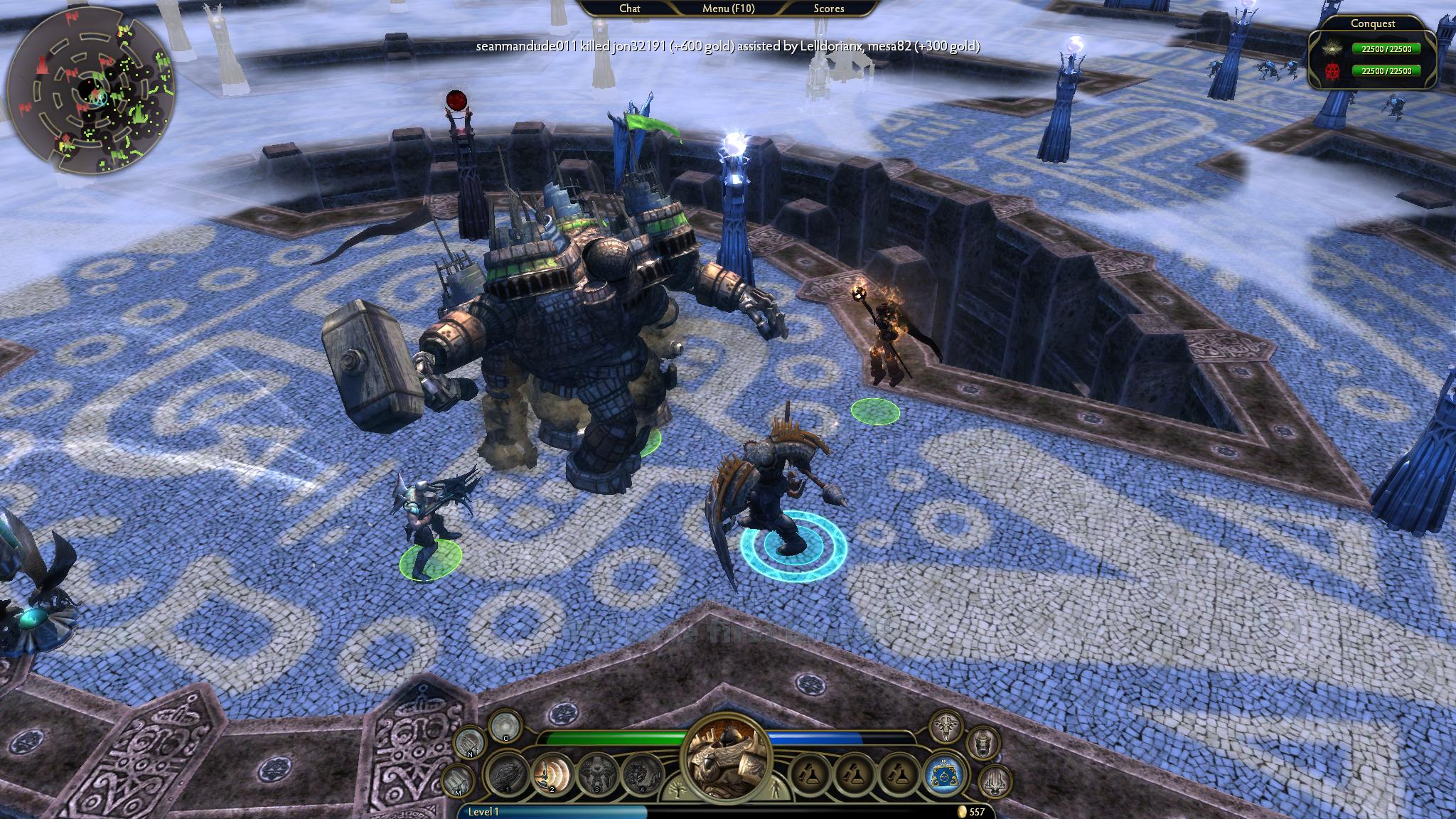This screenshot has width=1456, height=819.
Task: Activate the ability in slot 1
Action: 508,773
